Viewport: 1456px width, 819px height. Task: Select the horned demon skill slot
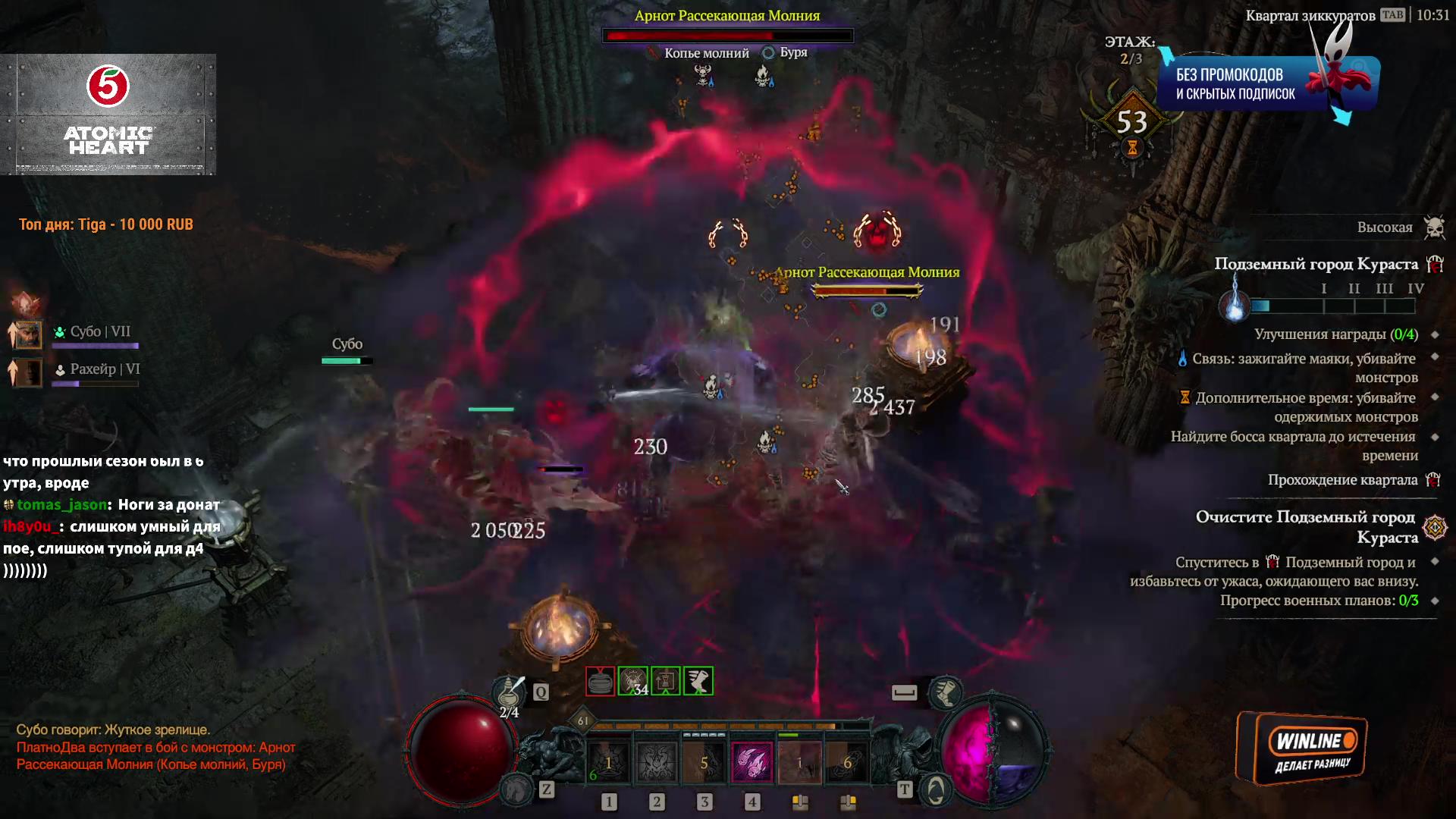point(656,761)
